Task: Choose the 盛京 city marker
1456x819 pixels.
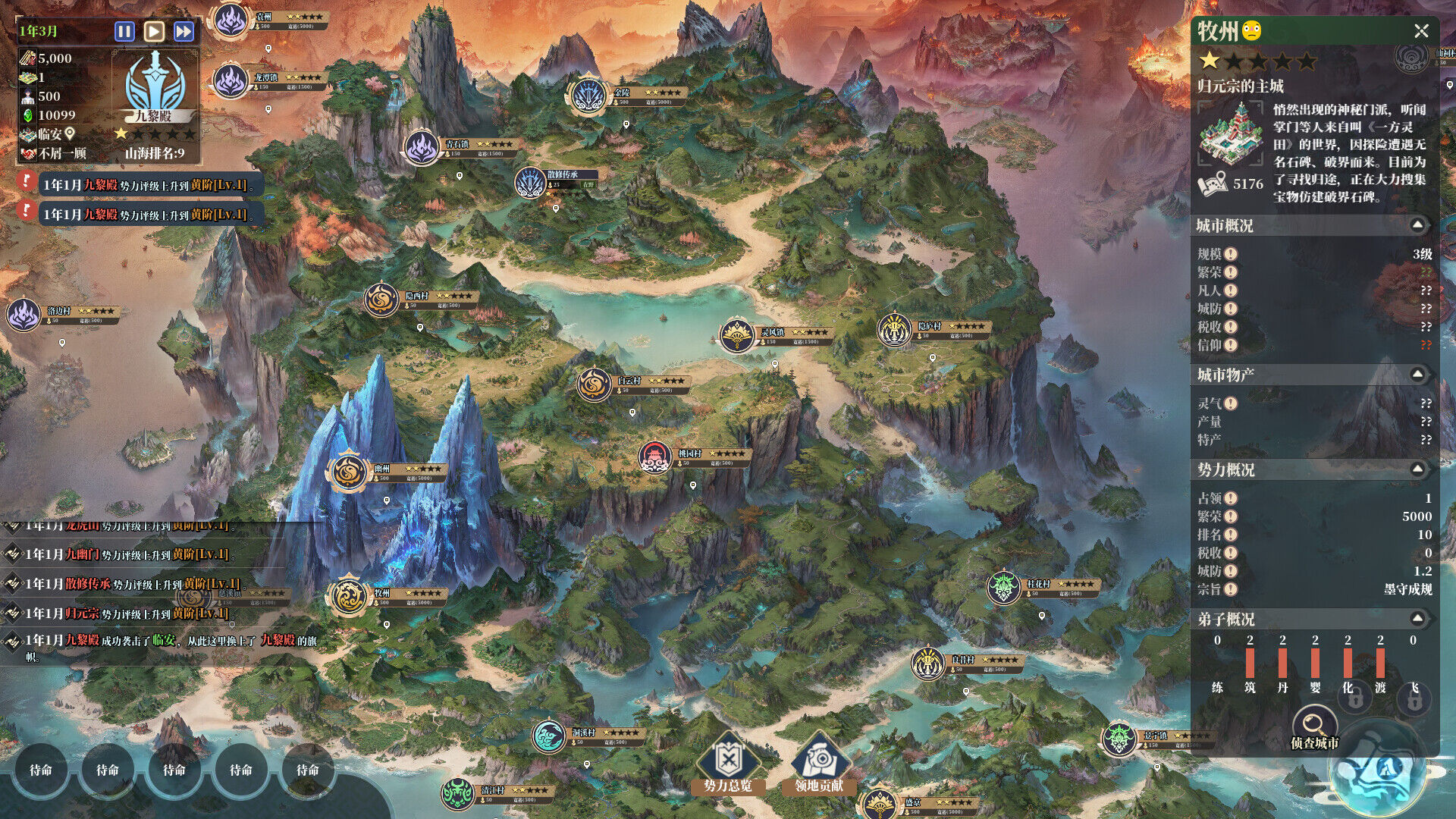Action: [880, 804]
